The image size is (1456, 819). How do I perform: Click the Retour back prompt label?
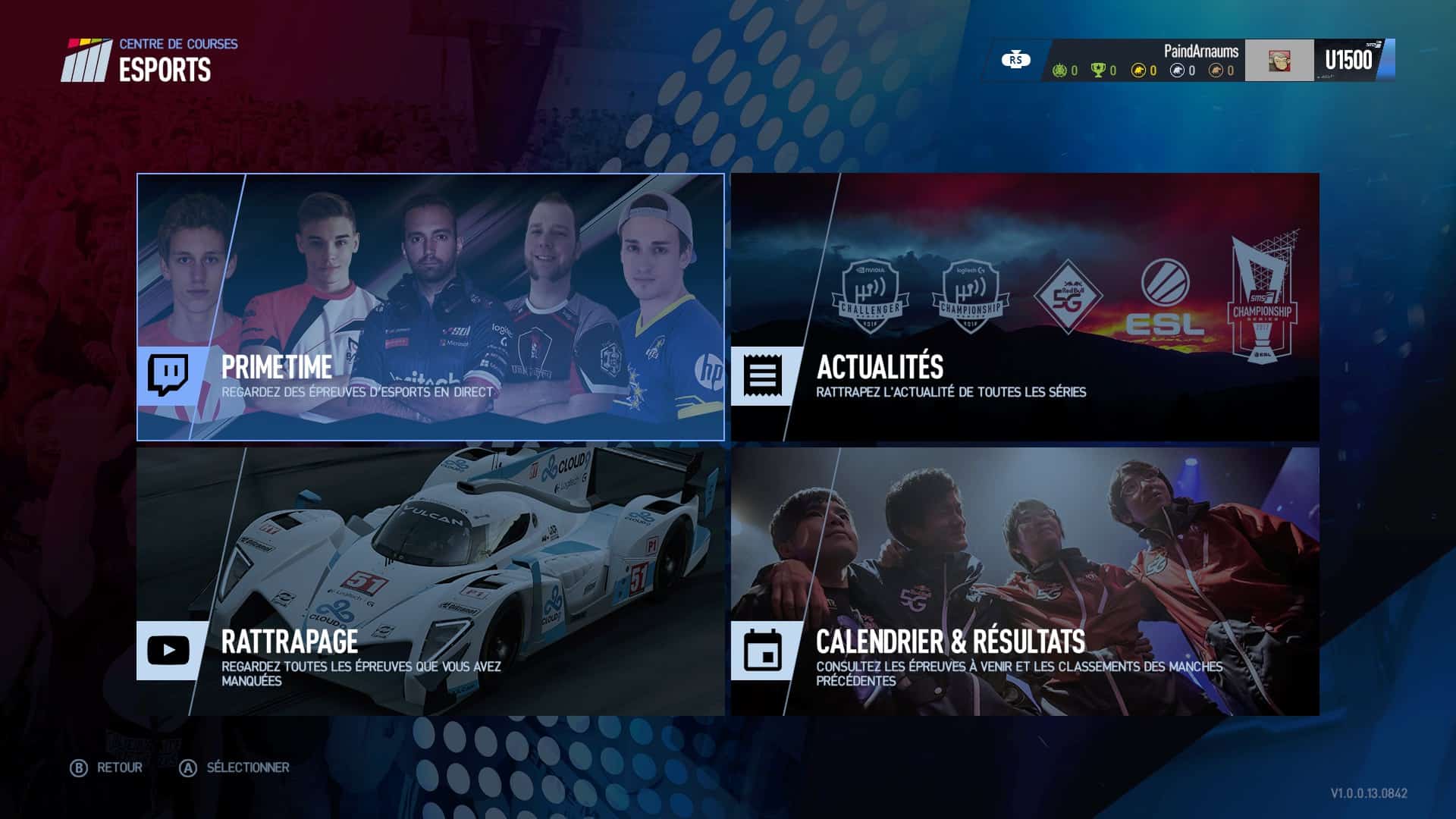pyautogui.click(x=119, y=767)
